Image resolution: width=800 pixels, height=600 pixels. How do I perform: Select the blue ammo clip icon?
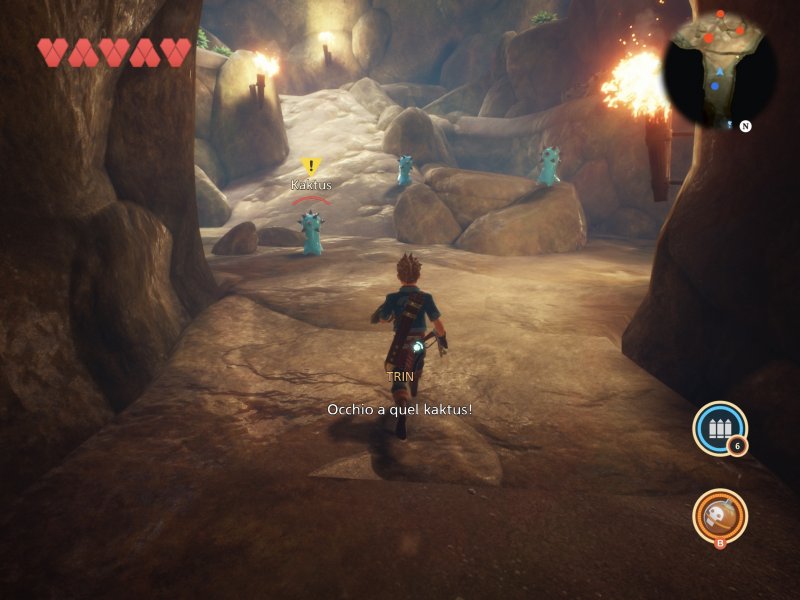(719, 429)
